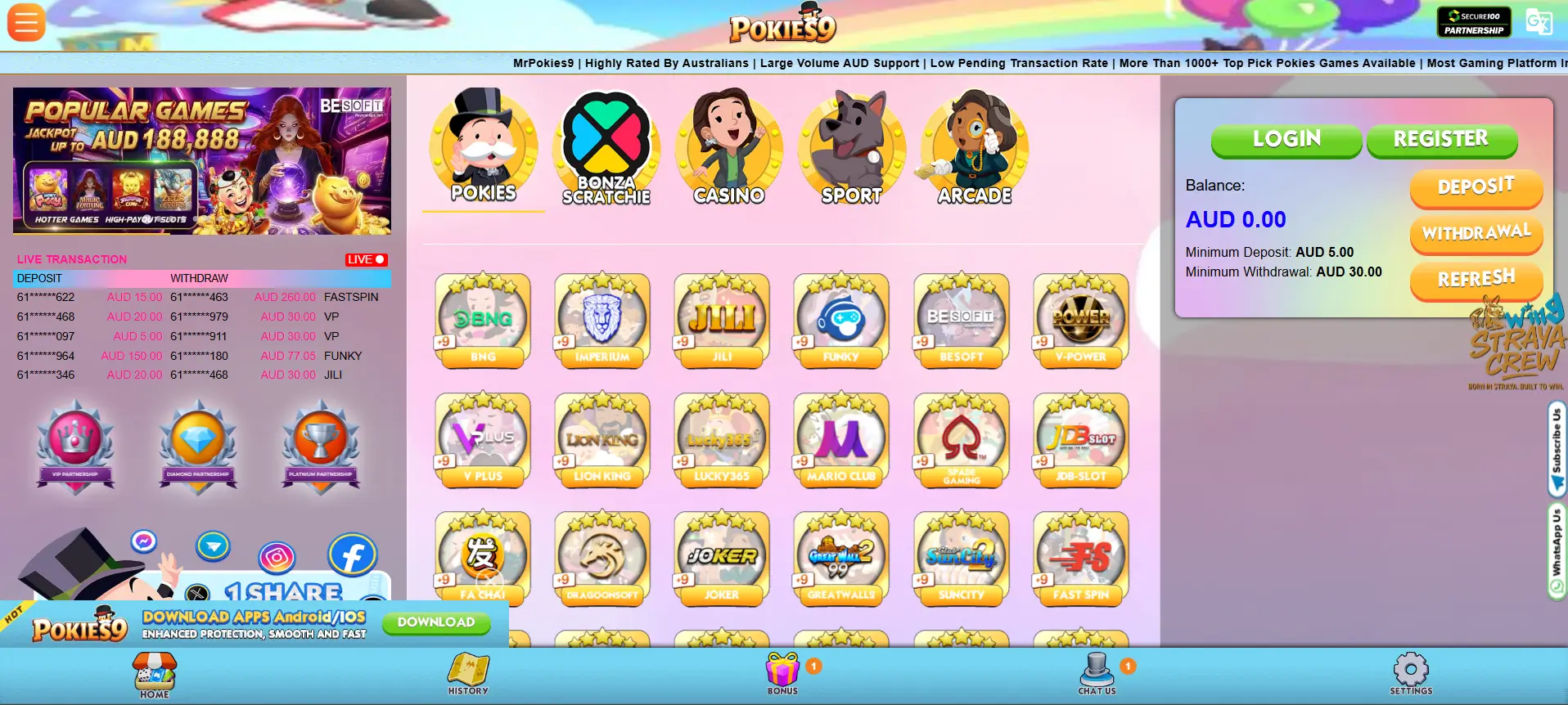The height and width of the screenshot is (705, 1568).
Task: Click the DOWNLOAD apps button
Action: pyautogui.click(x=436, y=622)
